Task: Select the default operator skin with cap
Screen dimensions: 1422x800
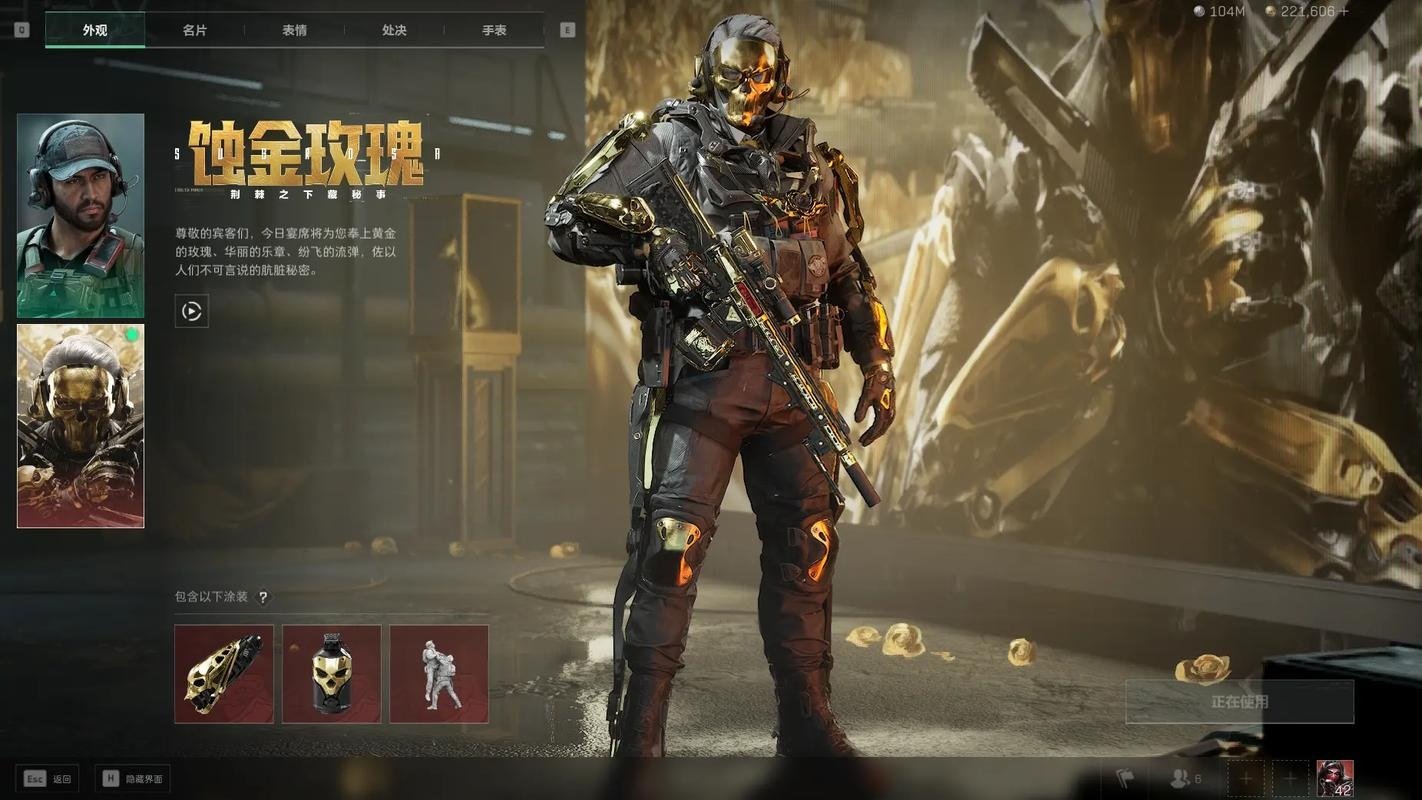Action: pyautogui.click(x=80, y=215)
